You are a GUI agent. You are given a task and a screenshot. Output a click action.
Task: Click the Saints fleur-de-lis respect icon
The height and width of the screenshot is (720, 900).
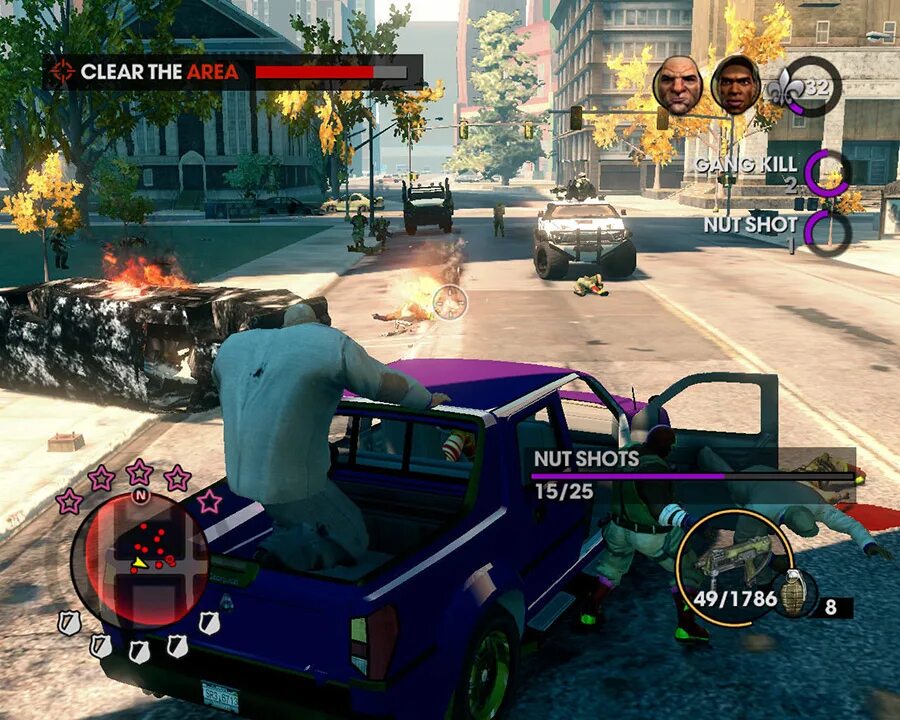click(783, 88)
